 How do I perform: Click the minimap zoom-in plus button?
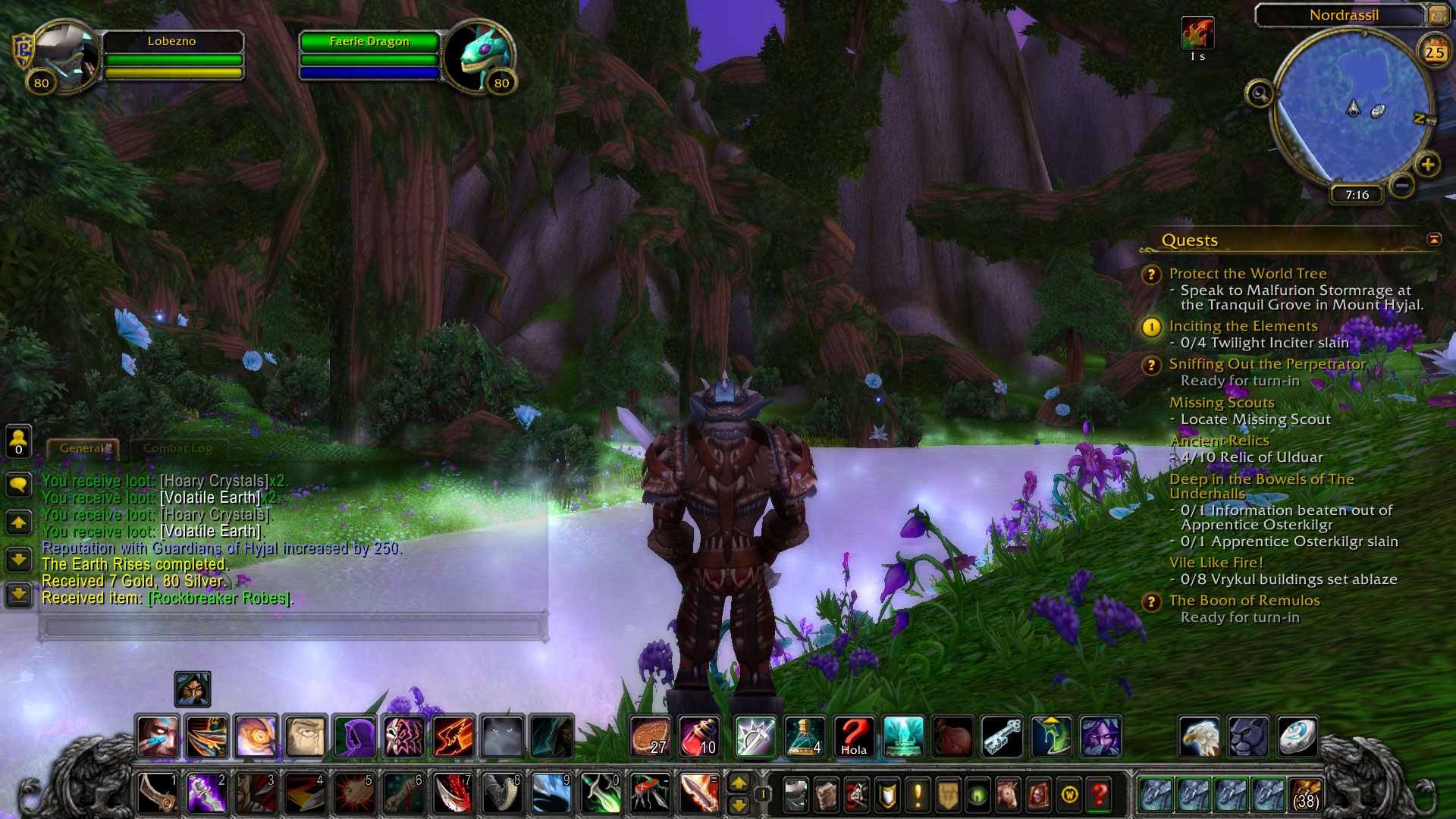click(1428, 165)
